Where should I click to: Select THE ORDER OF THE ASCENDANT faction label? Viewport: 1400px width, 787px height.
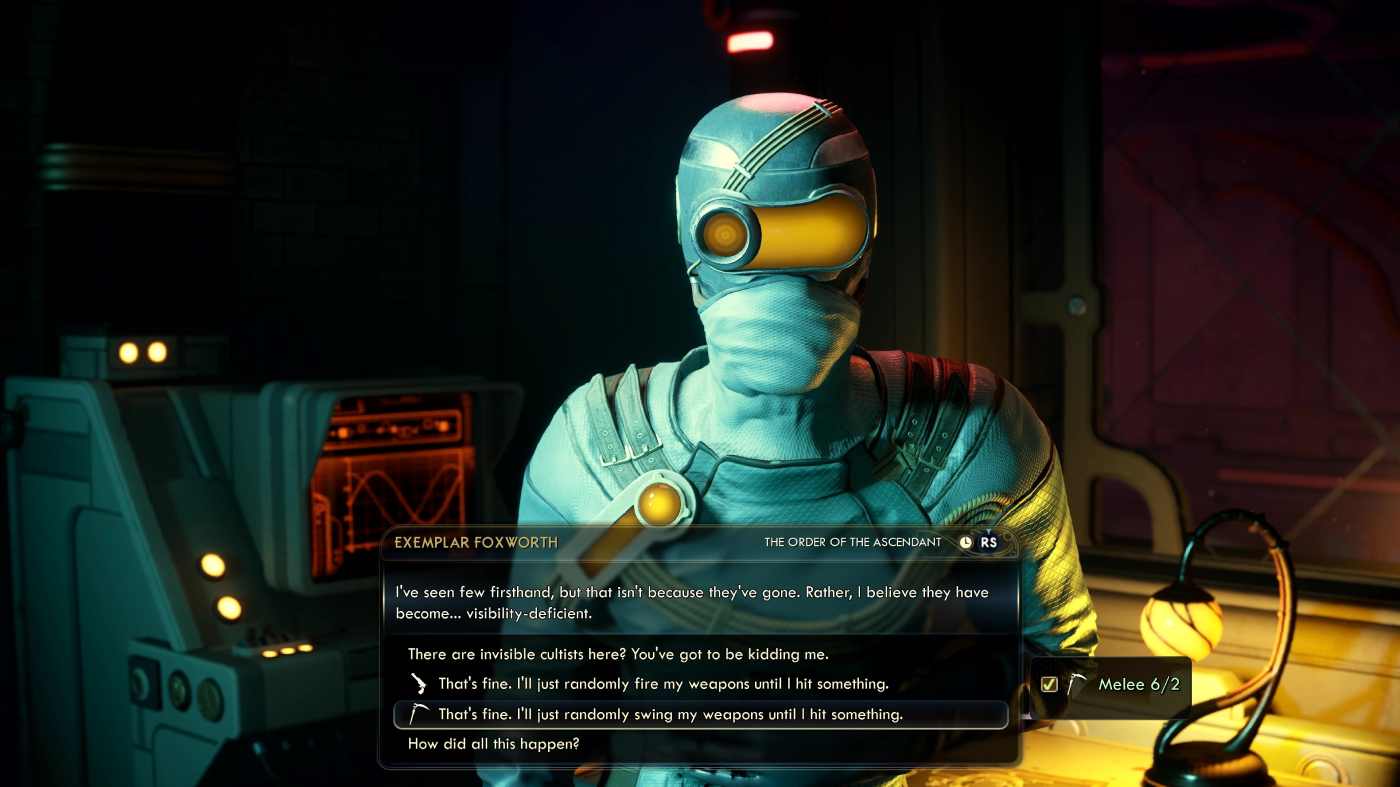tap(851, 542)
